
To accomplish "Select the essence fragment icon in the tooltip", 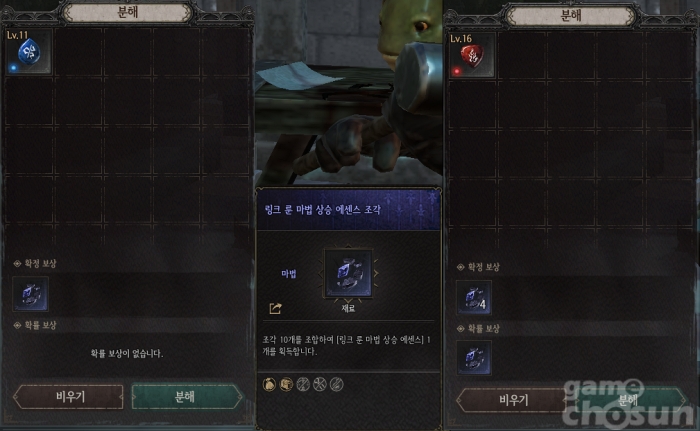I will [348, 274].
